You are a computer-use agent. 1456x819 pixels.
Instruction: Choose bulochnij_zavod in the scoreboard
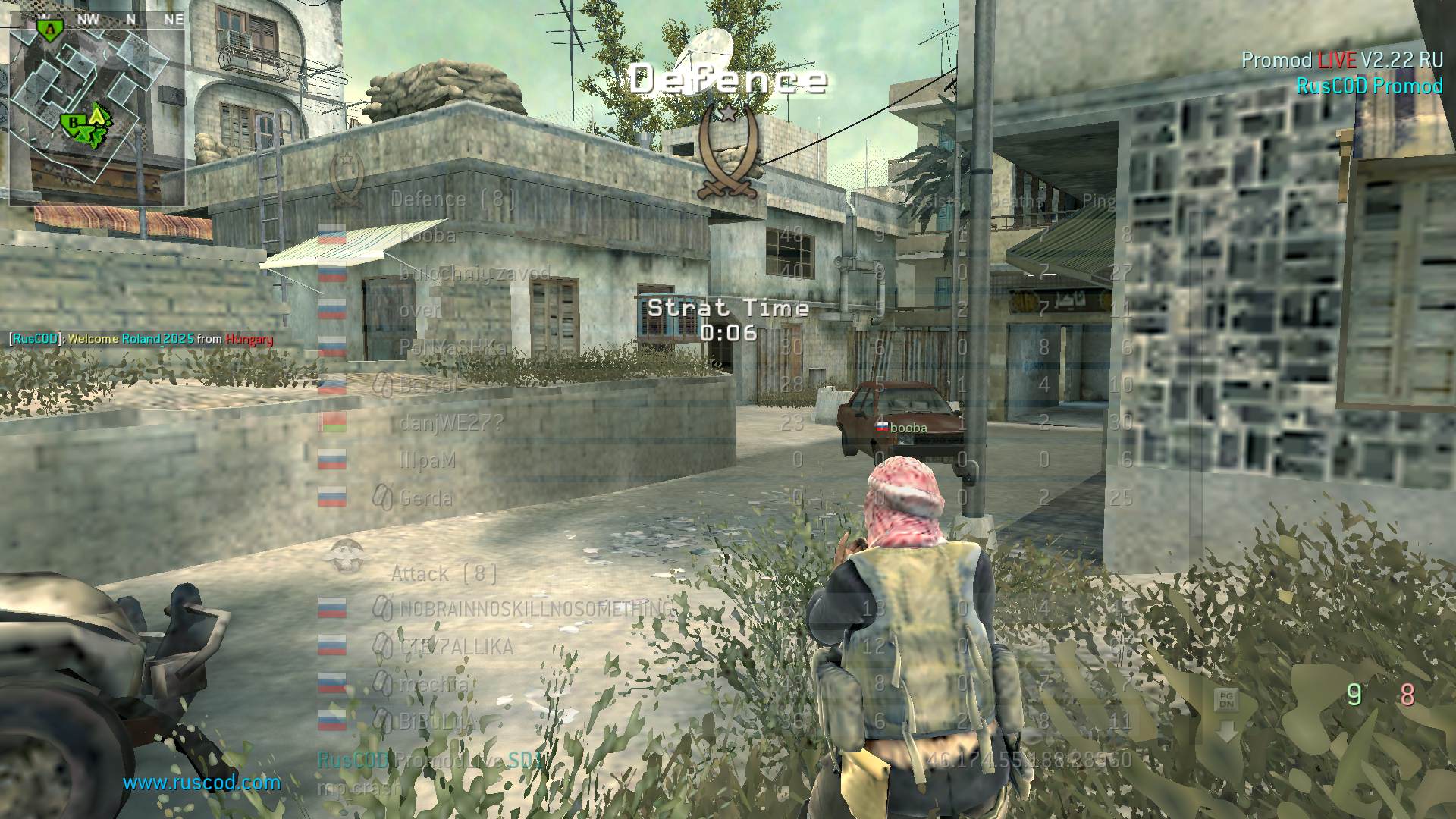coord(475,273)
